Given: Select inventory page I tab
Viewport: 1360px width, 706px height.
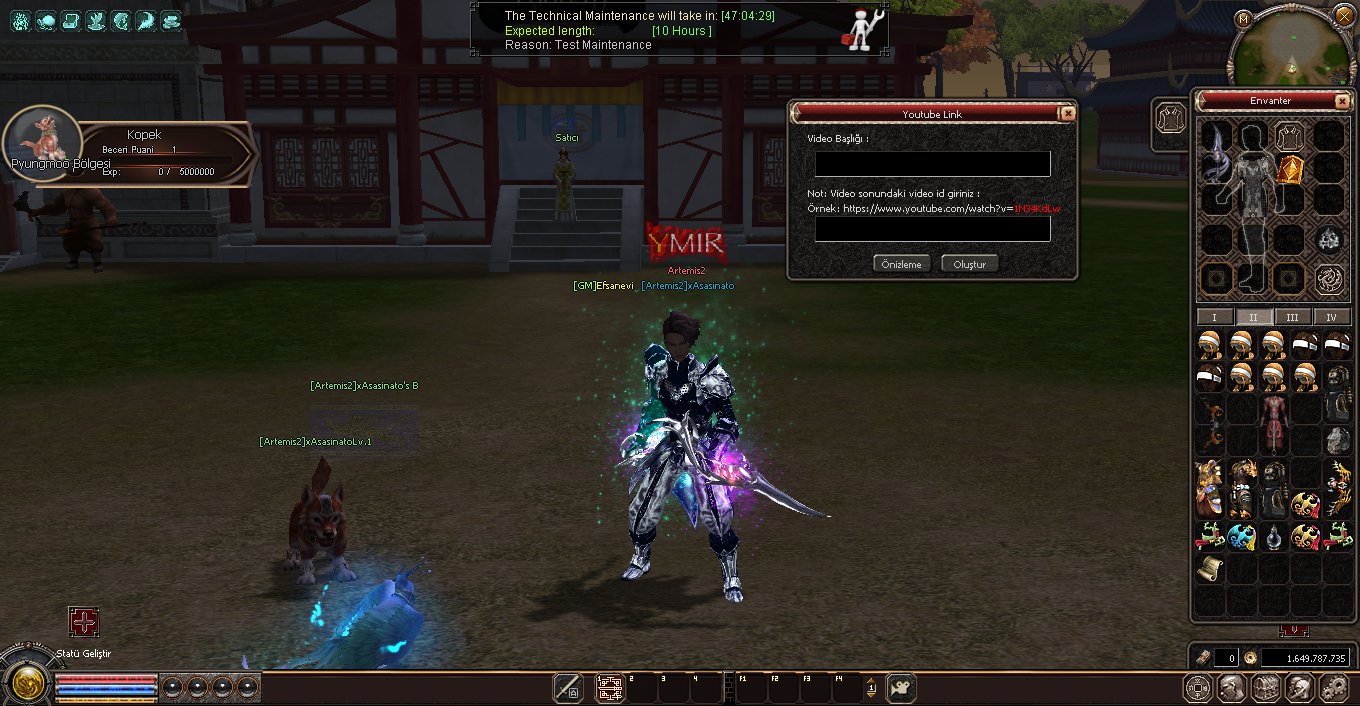Looking at the screenshot, I should [x=1214, y=317].
